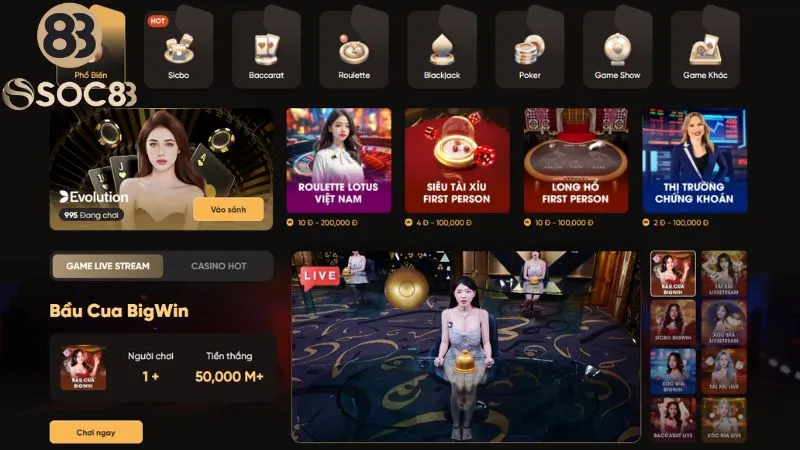Launch Siêu Tài Xỉu First Person game
This screenshot has height=450, width=800.
point(457,160)
